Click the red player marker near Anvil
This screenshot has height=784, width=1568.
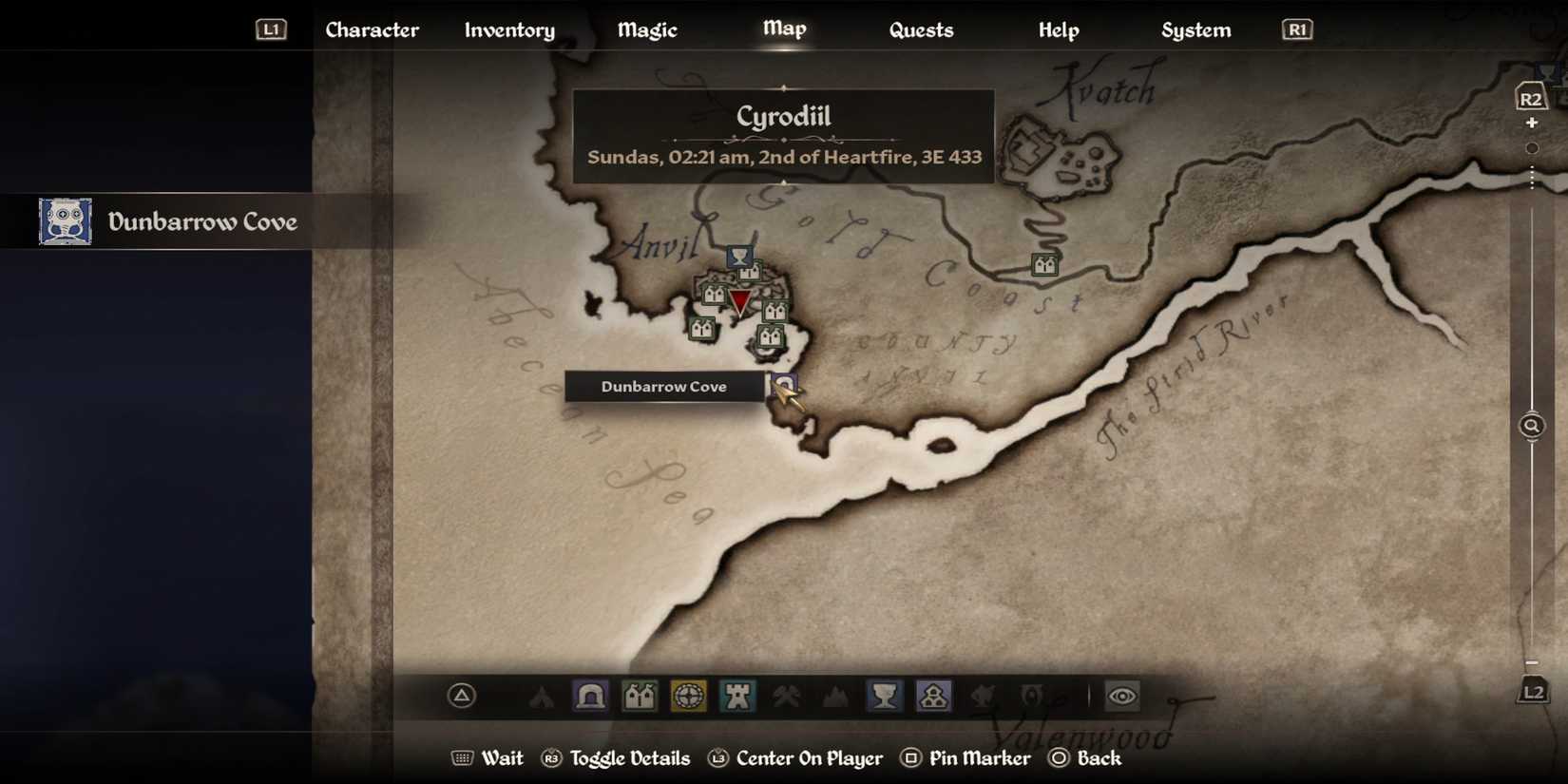741,302
